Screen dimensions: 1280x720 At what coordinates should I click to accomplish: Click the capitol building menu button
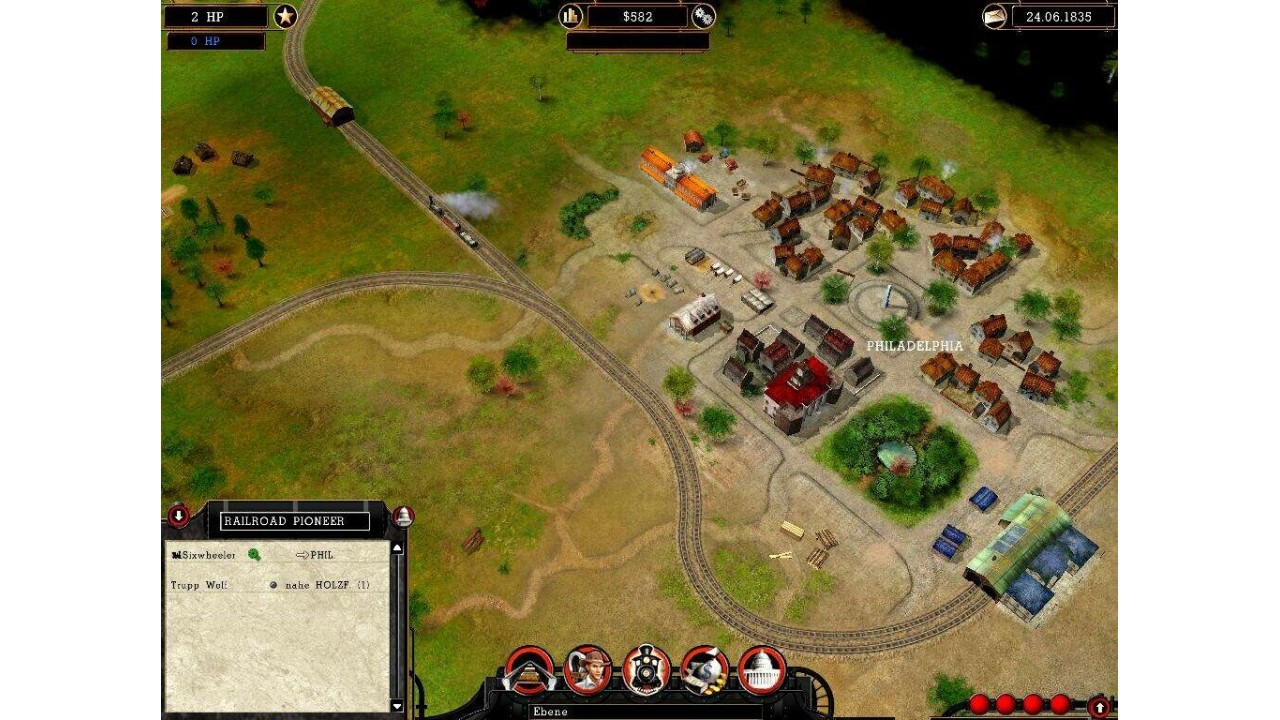[x=762, y=670]
